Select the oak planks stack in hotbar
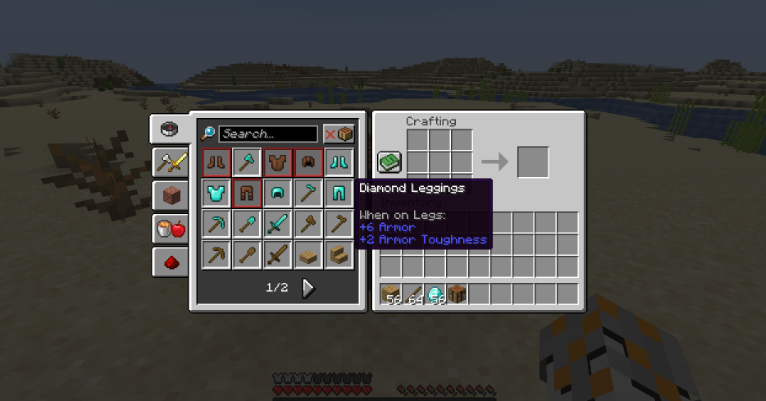 pyautogui.click(x=391, y=294)
